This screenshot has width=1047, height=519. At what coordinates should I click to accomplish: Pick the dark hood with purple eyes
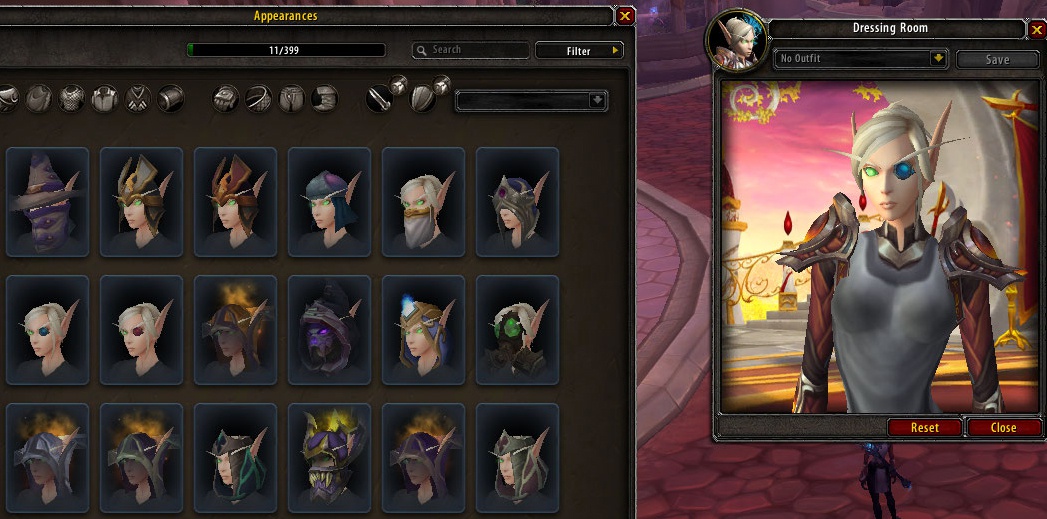click(x=329, y=330)
